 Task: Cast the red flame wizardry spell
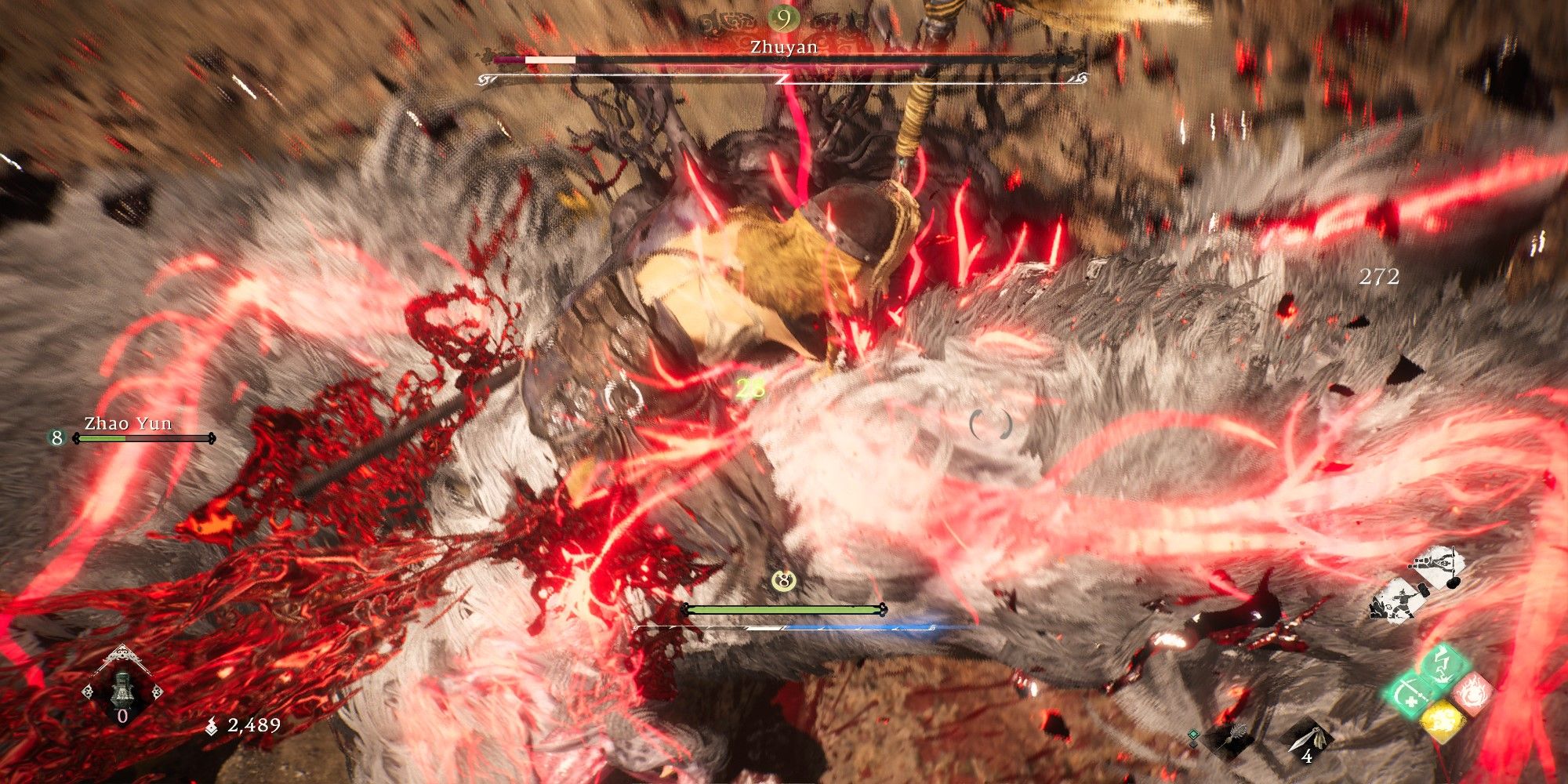(x=1472, y=693)
